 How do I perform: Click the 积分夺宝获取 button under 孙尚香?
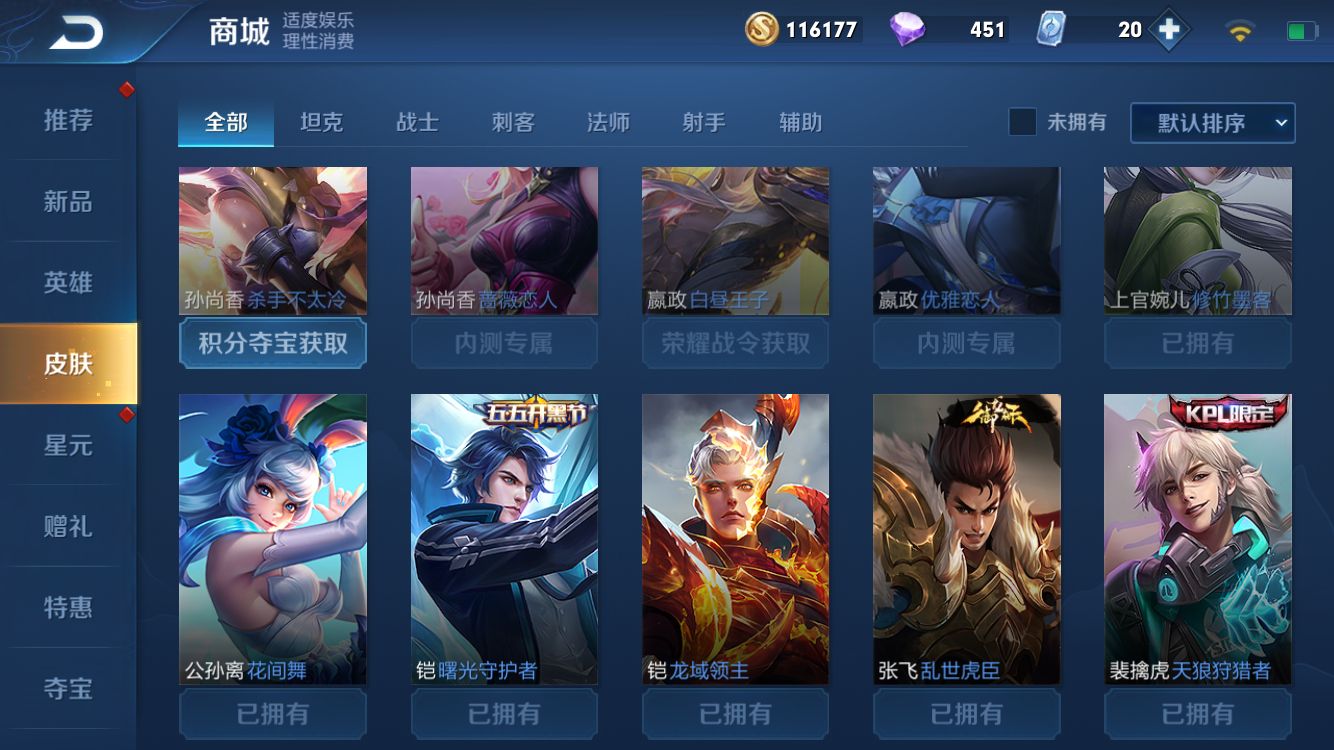(272, 344)
